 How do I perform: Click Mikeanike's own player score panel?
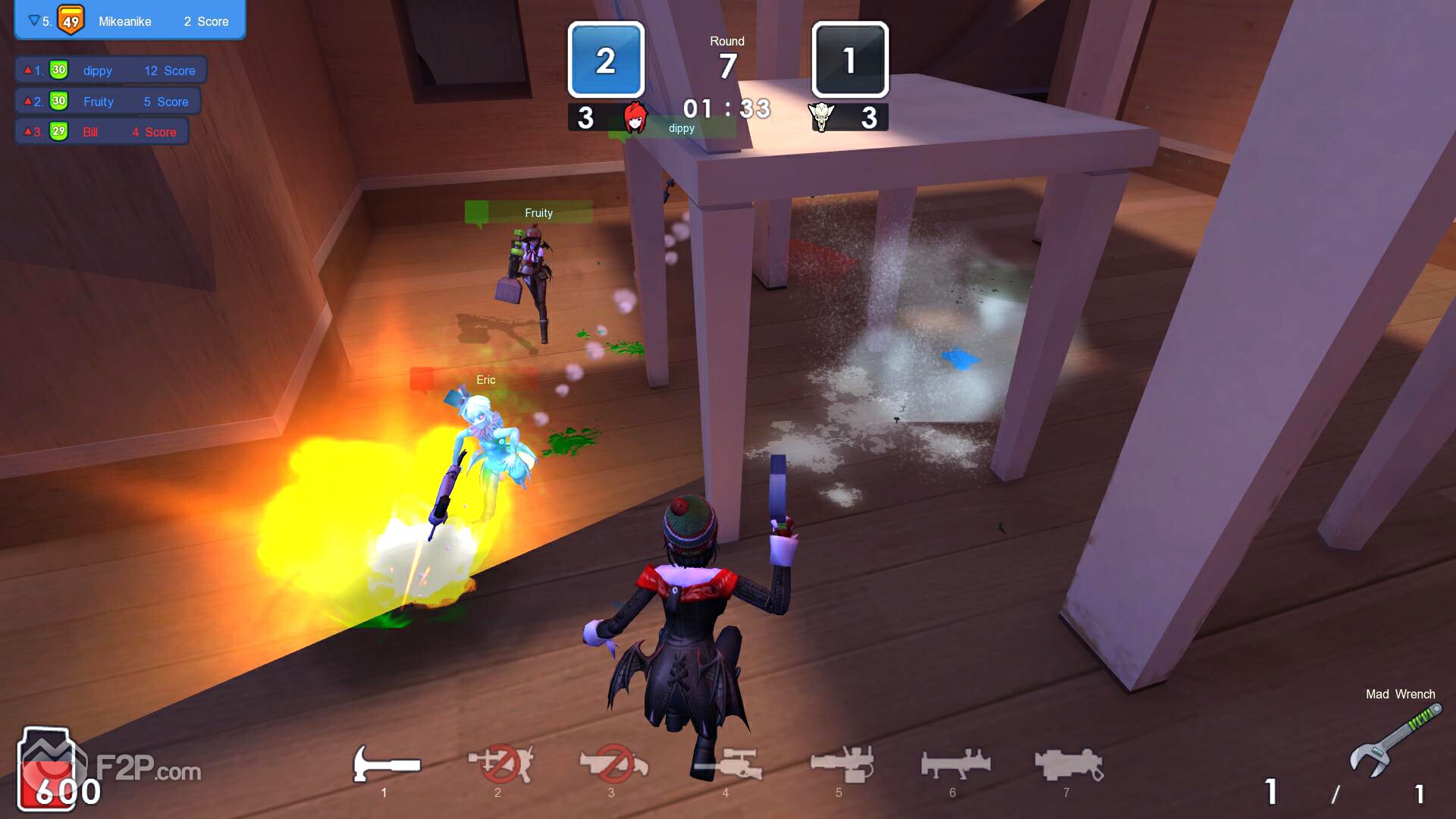click(x=130, y=20)
